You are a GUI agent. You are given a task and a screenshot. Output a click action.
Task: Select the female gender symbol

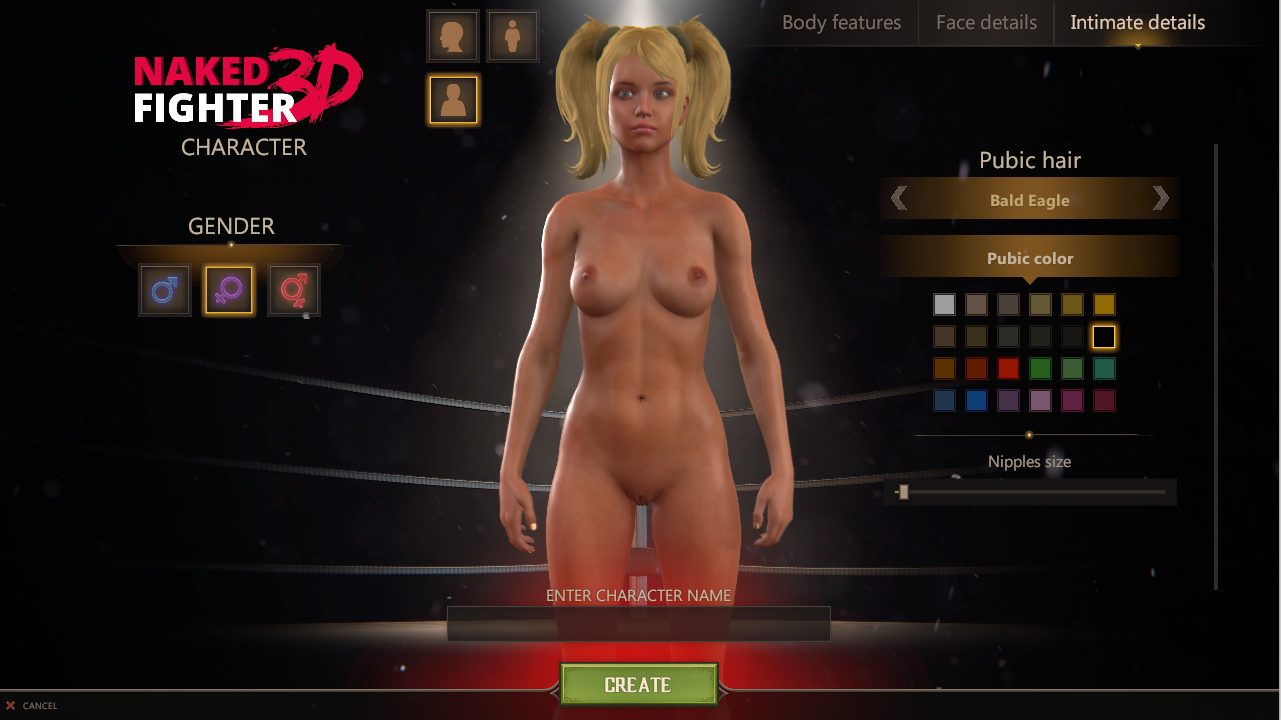(x=229, y=290)
